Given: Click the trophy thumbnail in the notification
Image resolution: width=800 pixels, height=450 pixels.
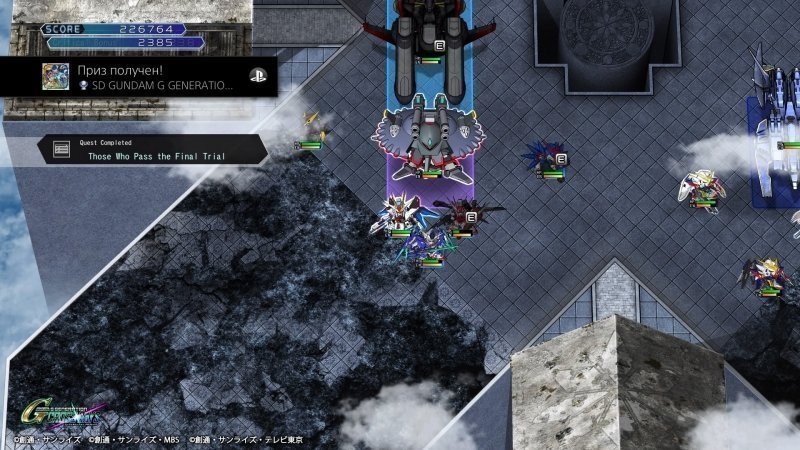Looking at the screenshot, I should click(x=56, y=78).
